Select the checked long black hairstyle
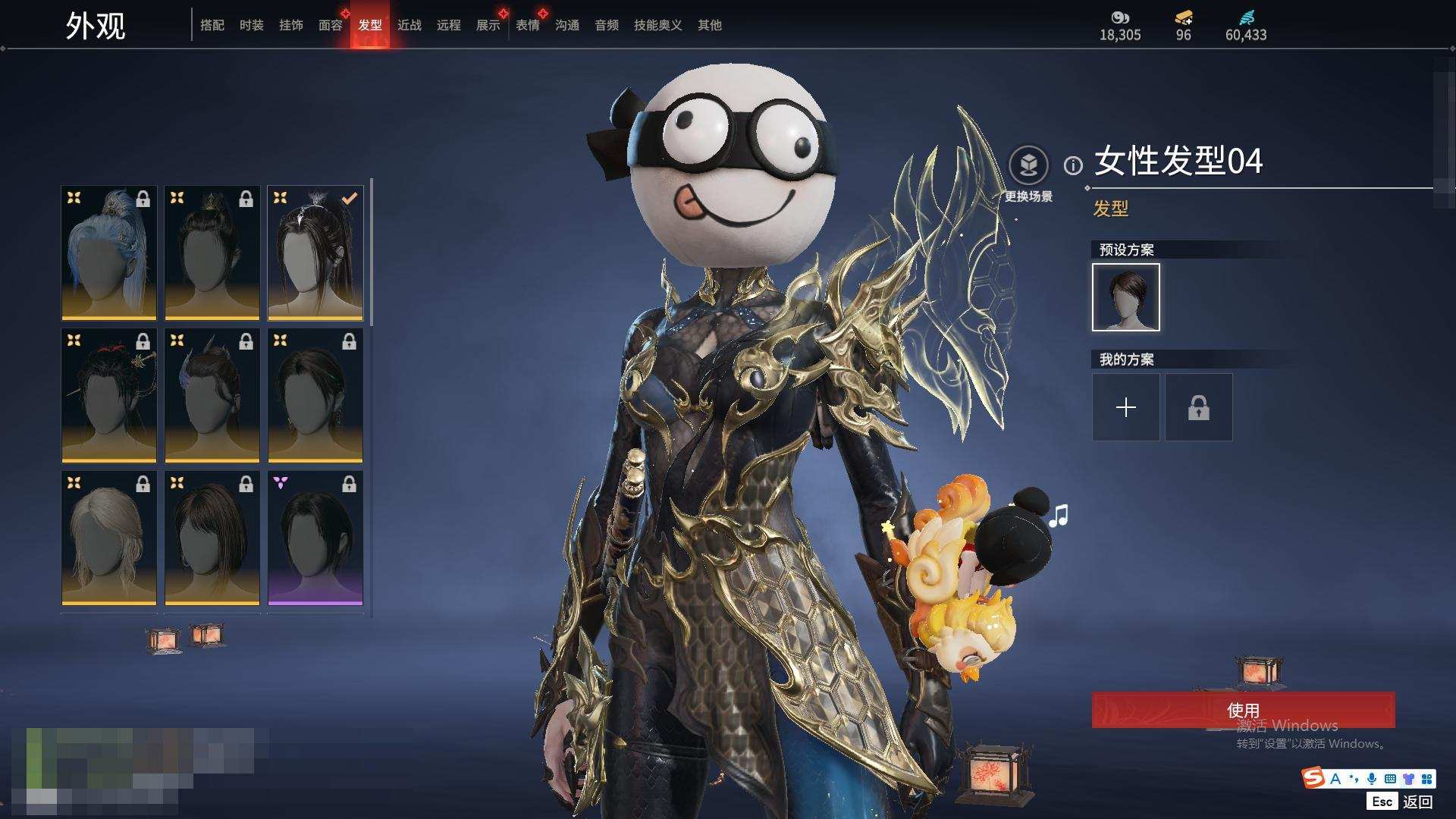This screenshot has height=819, width=1456. 315,253
